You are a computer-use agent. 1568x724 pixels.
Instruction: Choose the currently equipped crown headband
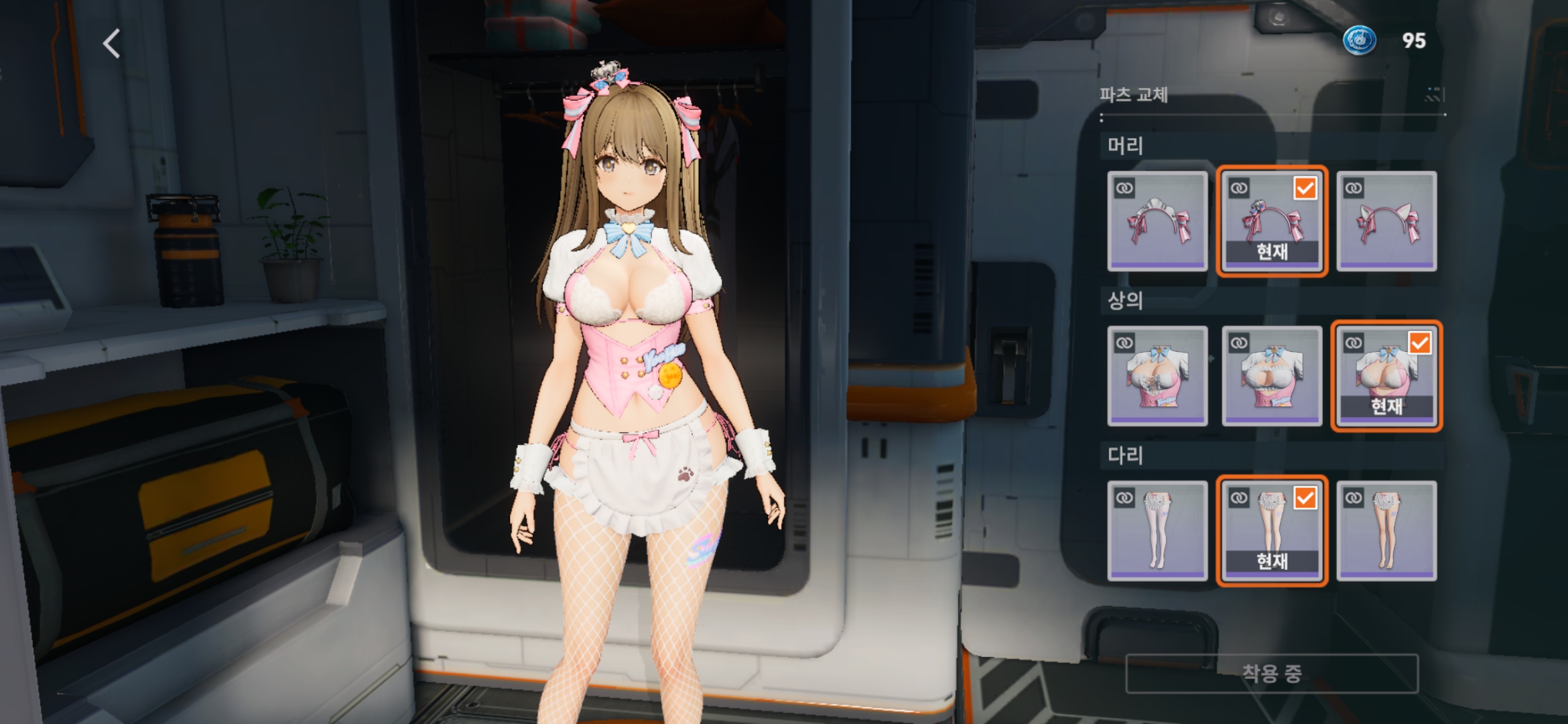1272,221
